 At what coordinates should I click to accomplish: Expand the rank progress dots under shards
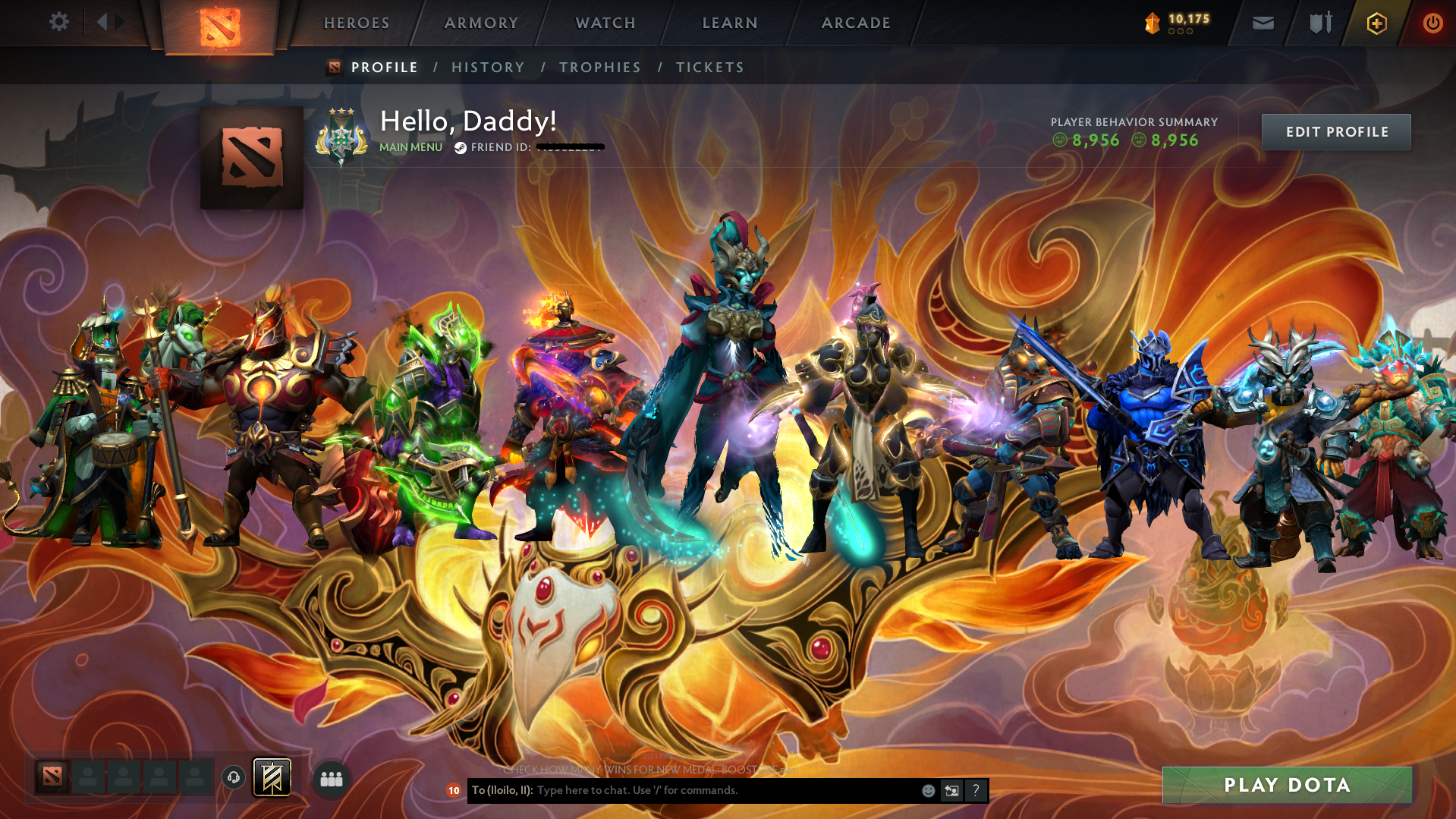click(x=1179, y=33)
